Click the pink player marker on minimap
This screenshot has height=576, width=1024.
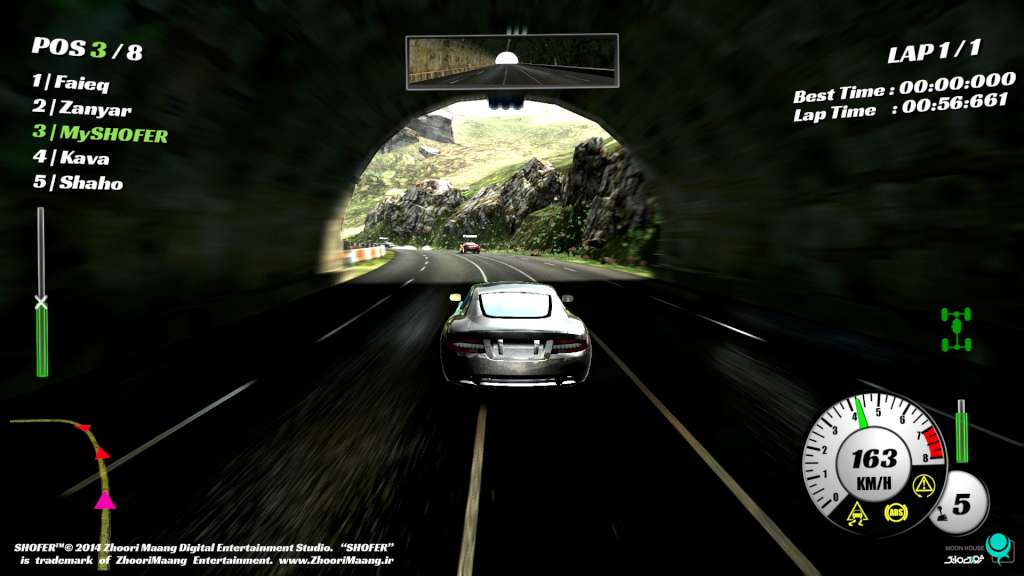click(x=104, y=500)
